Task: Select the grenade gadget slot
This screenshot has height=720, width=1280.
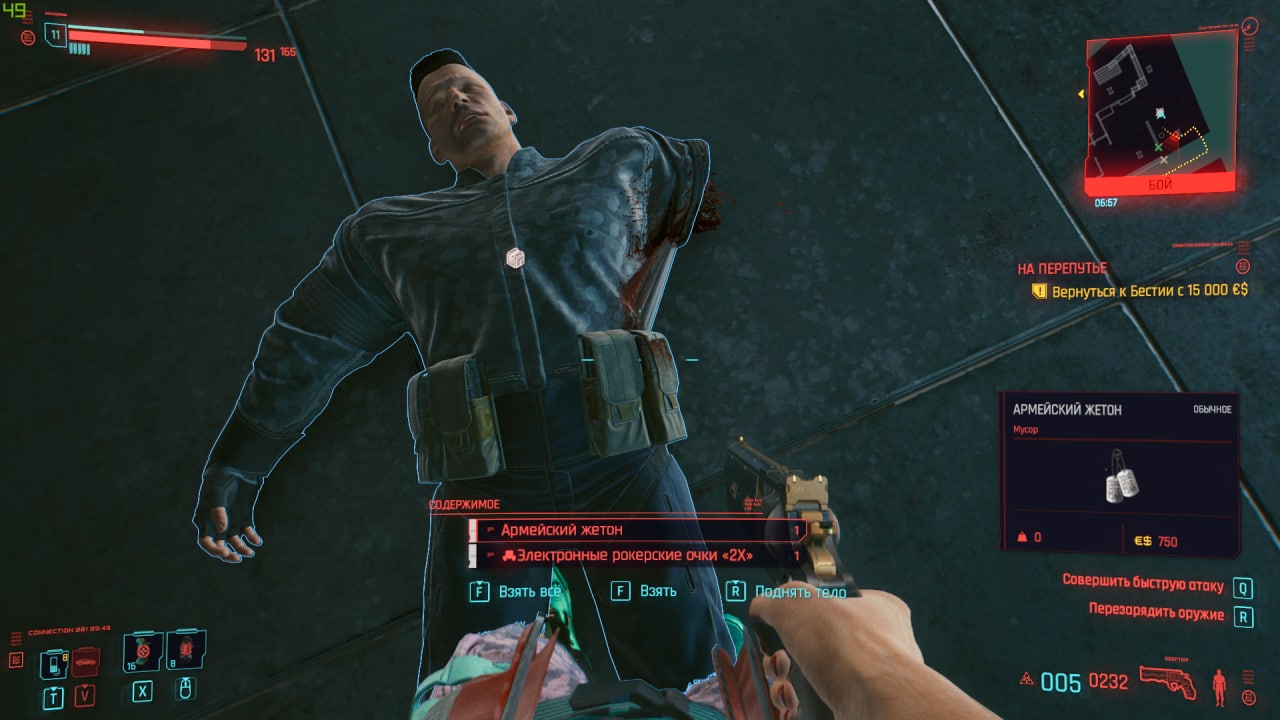Action: (186, 650)
